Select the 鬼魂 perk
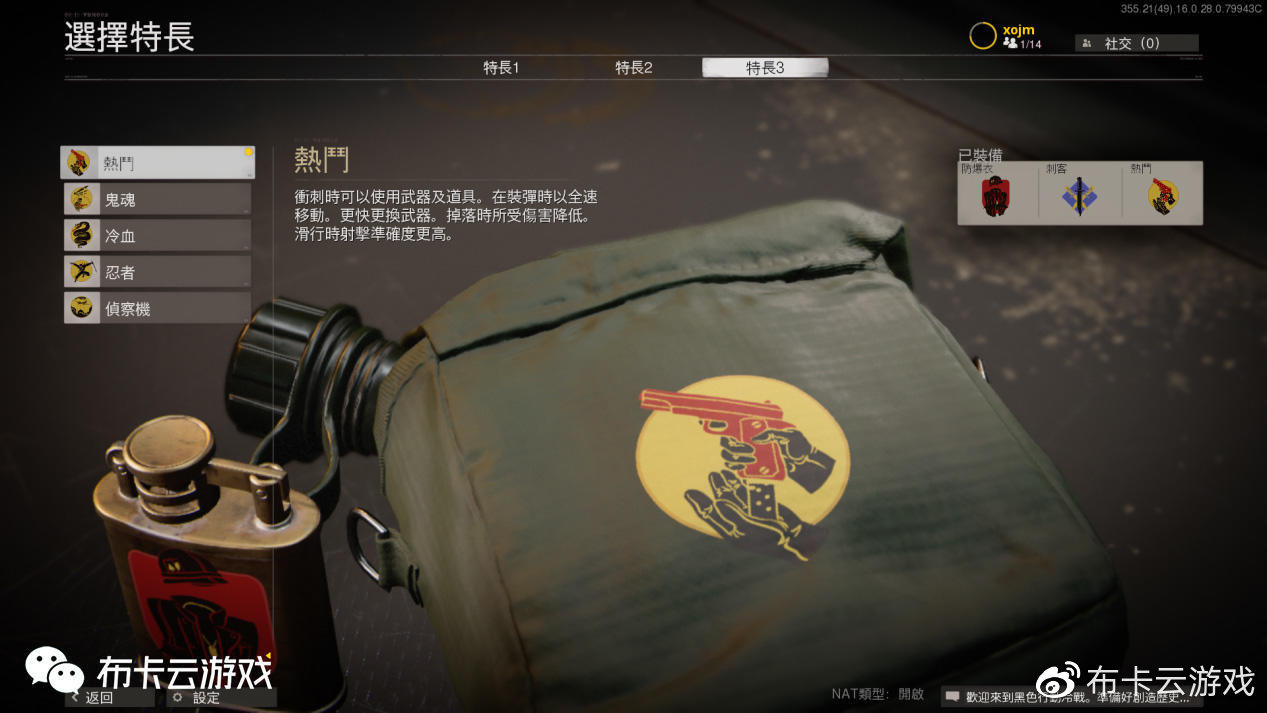The height and width of the screenshot is (713, 1267). (157, 199)
